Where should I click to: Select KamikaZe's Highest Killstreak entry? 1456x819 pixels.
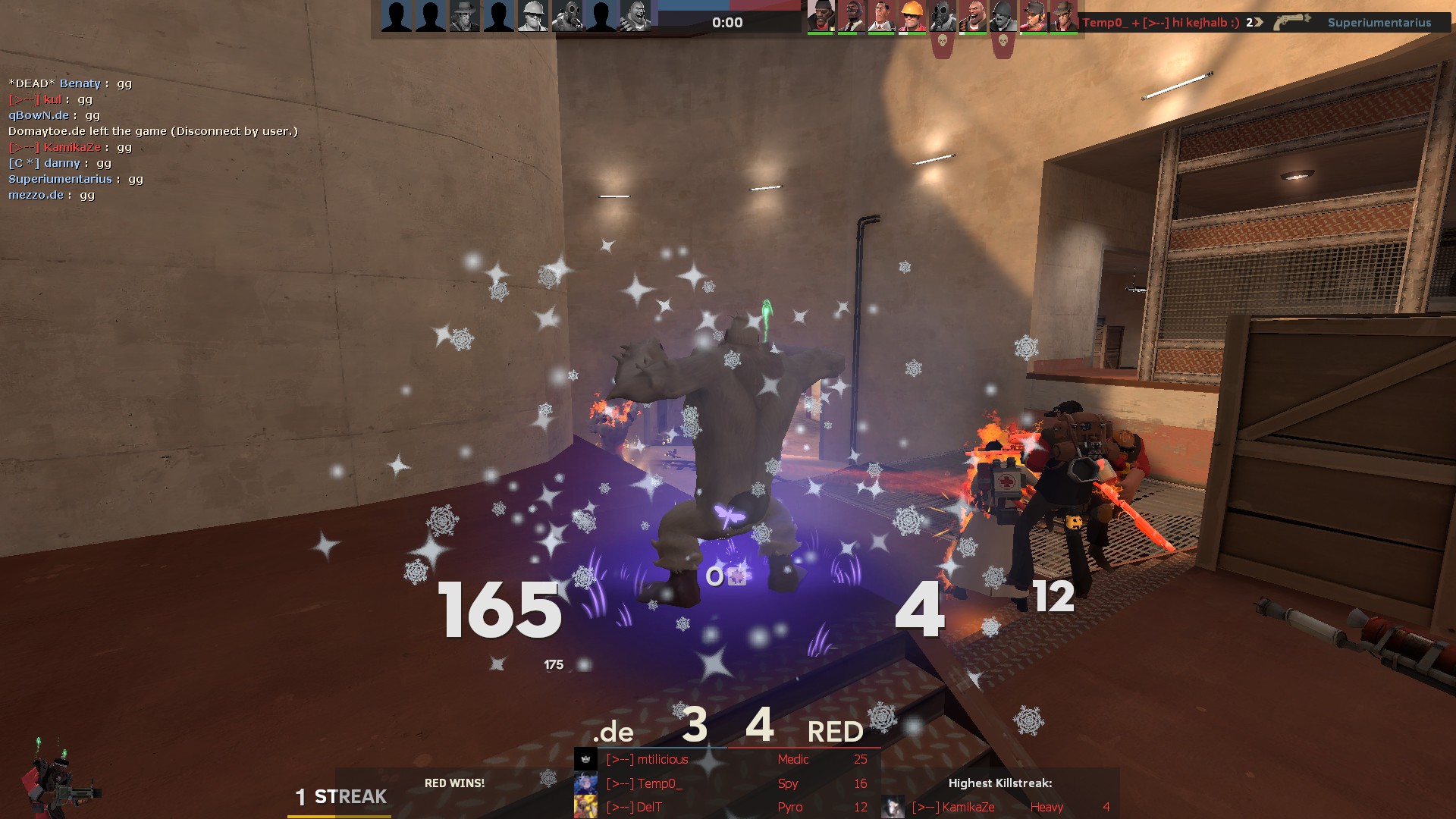coord(999,807)
